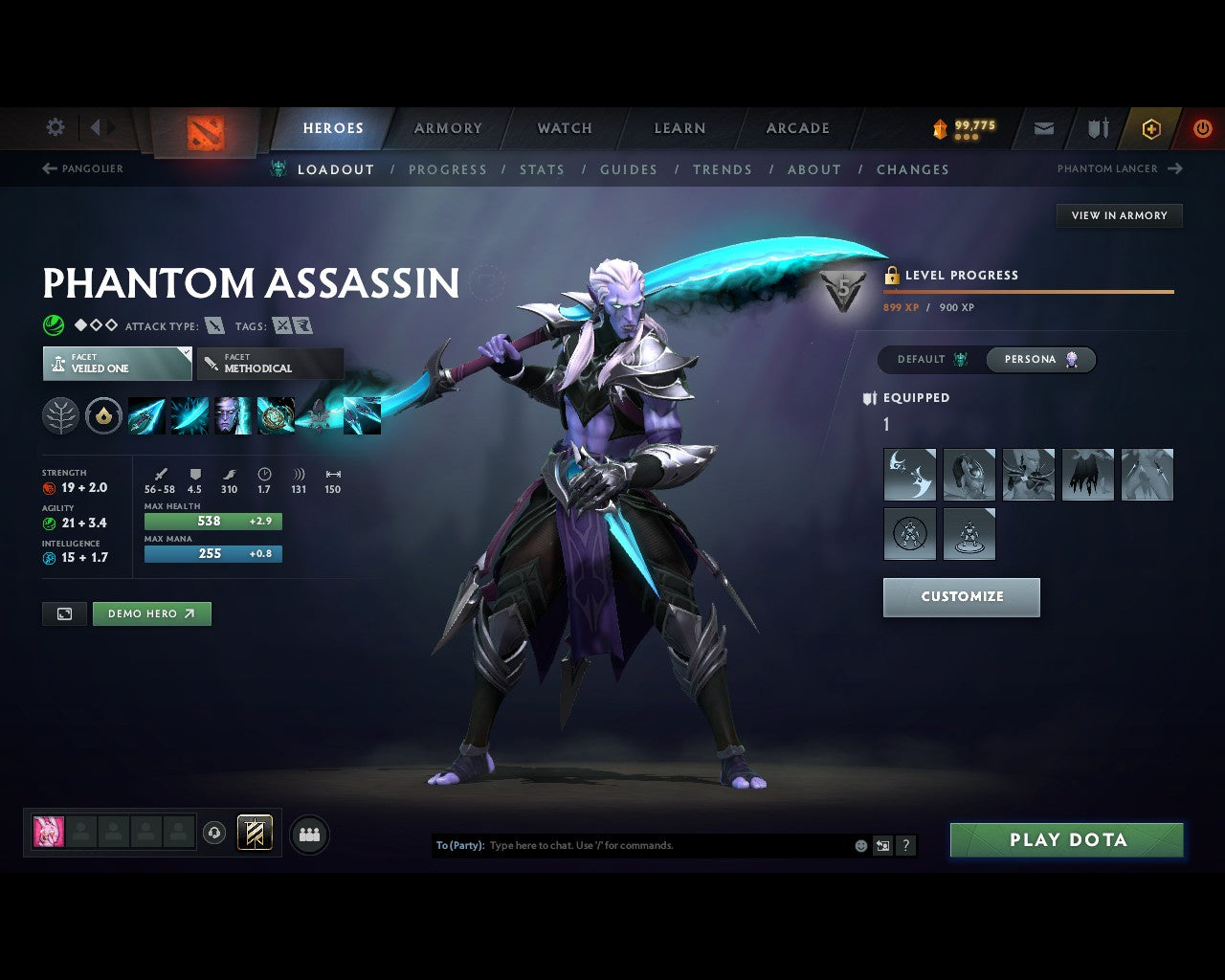1225x980 pixels.
Task: Open the Guides tab
Action: click(629, 169)
